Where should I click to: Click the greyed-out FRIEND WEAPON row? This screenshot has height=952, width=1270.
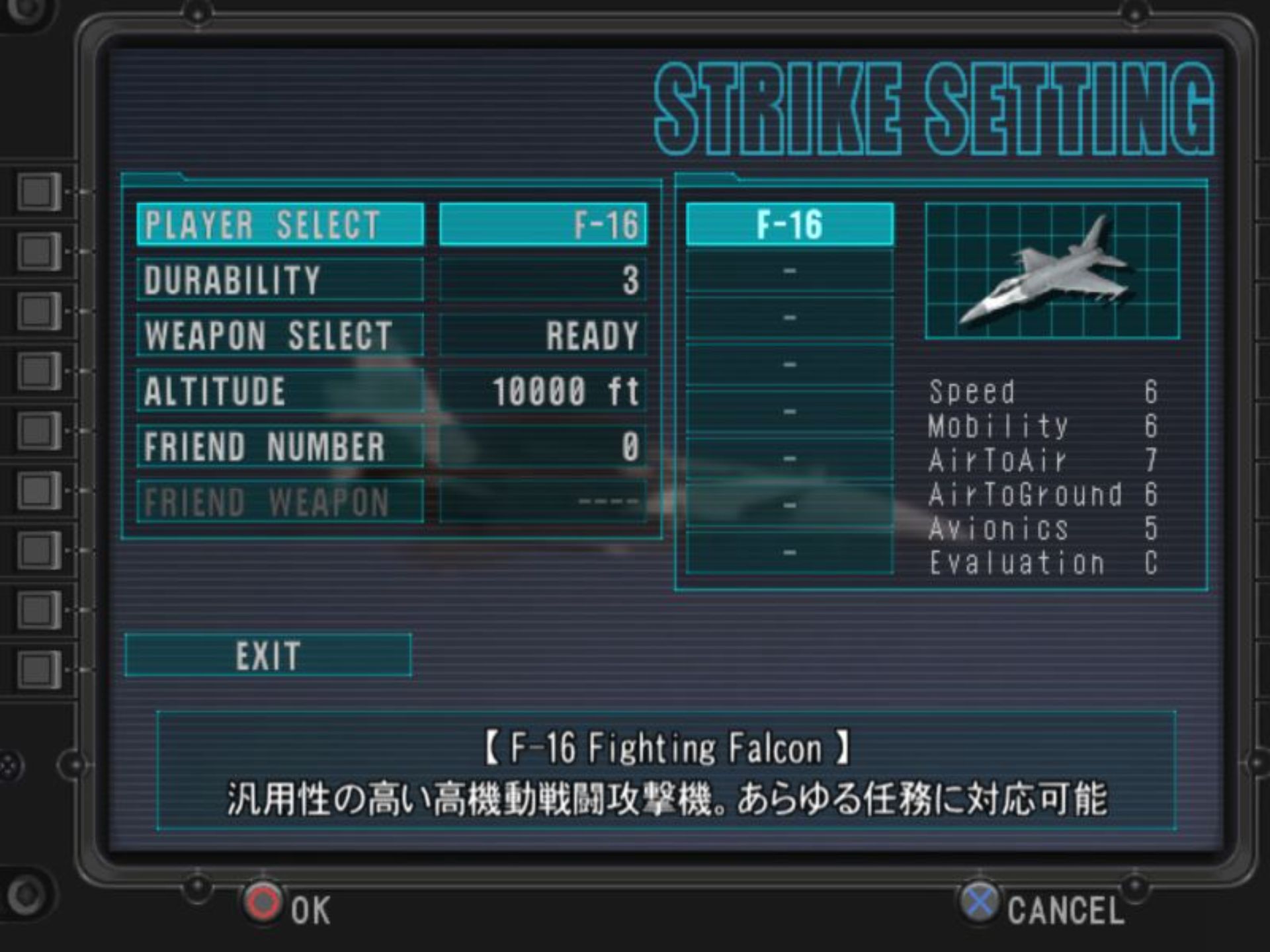(x=280, y=502)
